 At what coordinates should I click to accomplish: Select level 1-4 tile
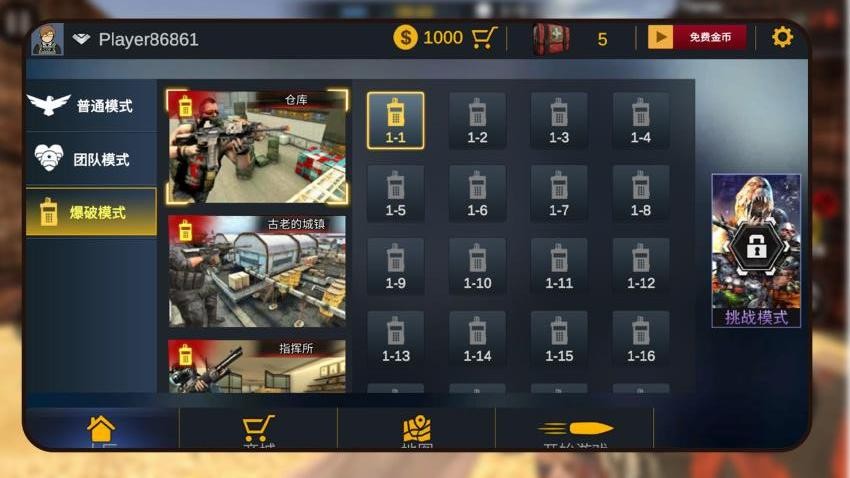(641, 120)
